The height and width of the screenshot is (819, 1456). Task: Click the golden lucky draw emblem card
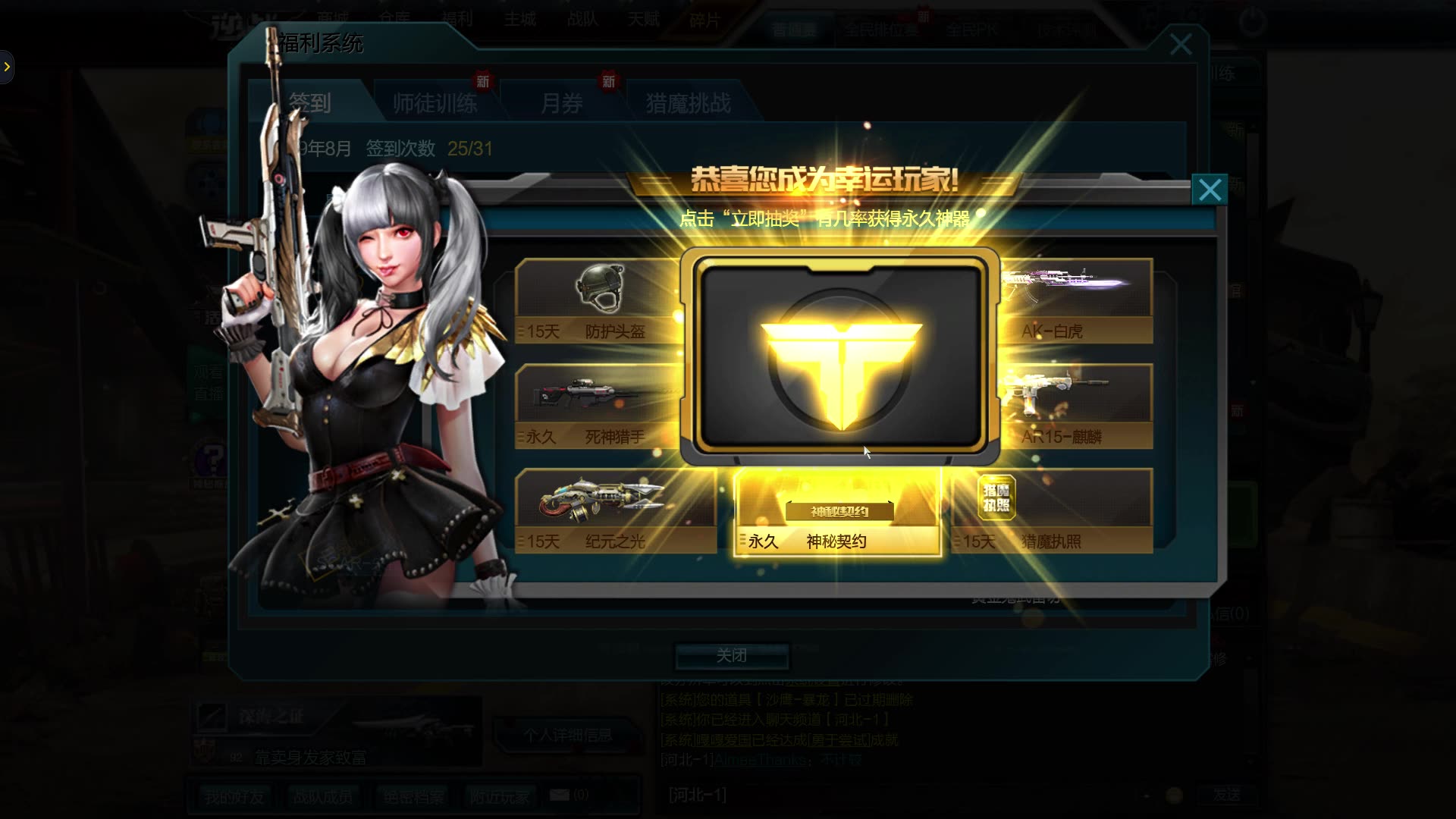click(x=840, y=356)
